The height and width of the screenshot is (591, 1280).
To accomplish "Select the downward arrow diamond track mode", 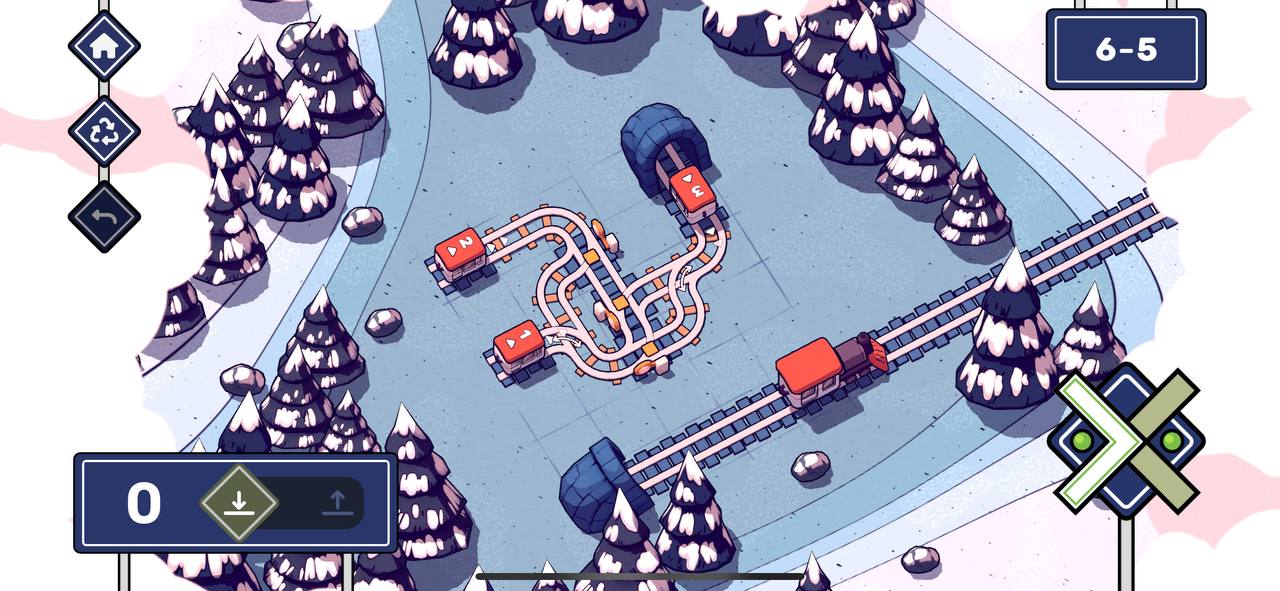I will (x=238, y=502).
